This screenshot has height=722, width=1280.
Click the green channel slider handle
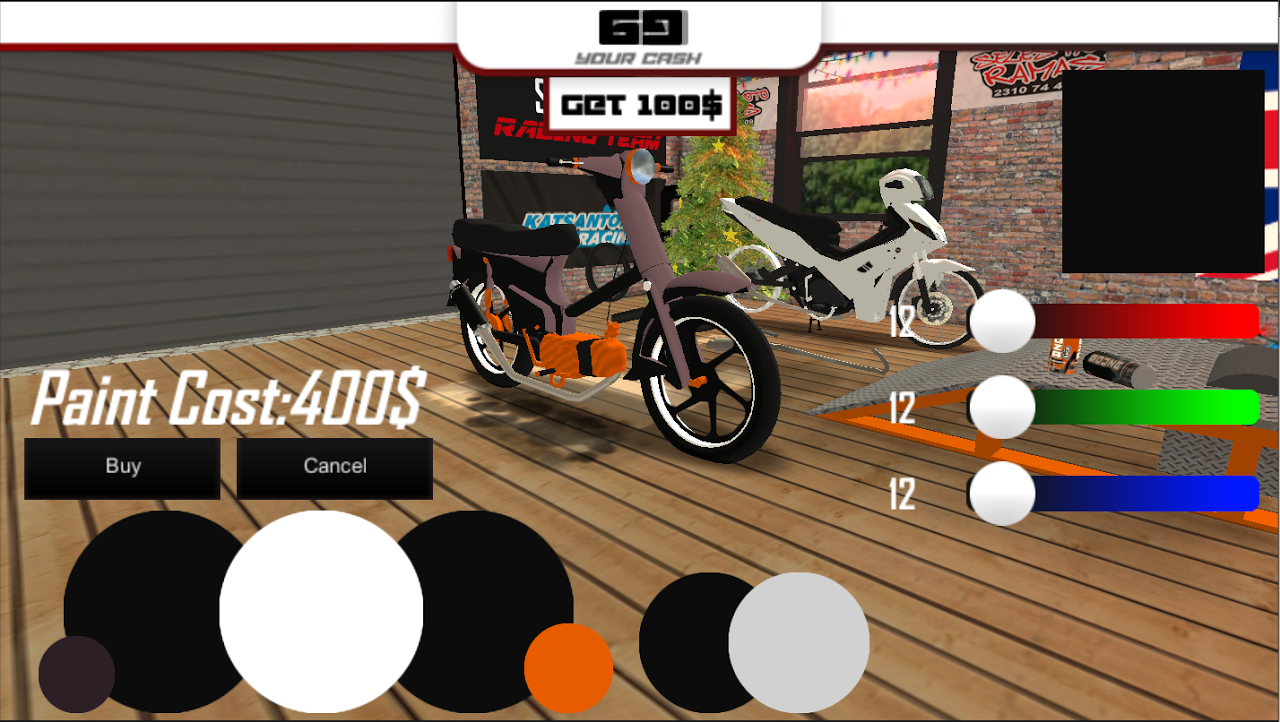[1002, 406]
